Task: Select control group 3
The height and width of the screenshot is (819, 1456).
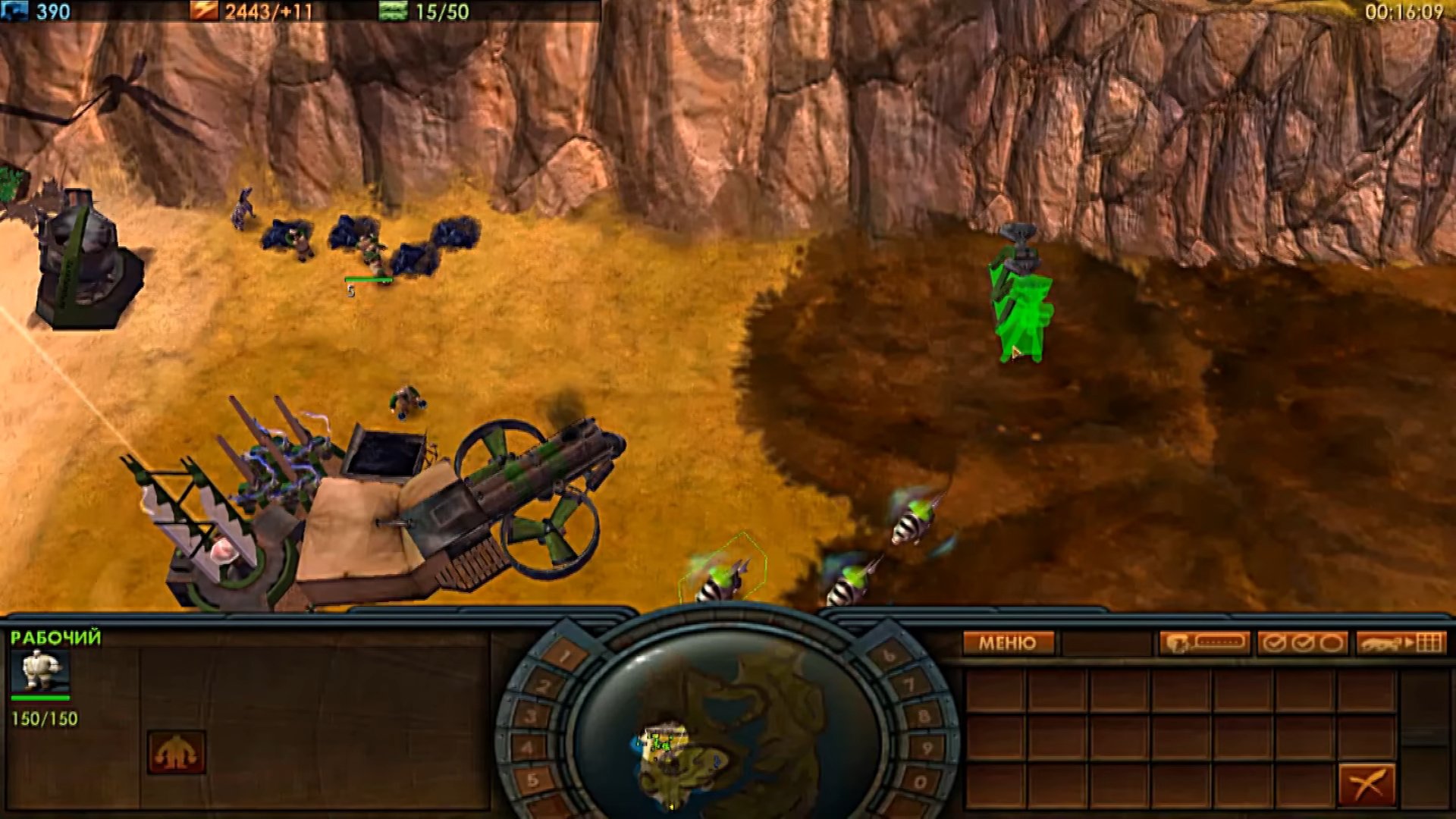Action: (532, 717)
